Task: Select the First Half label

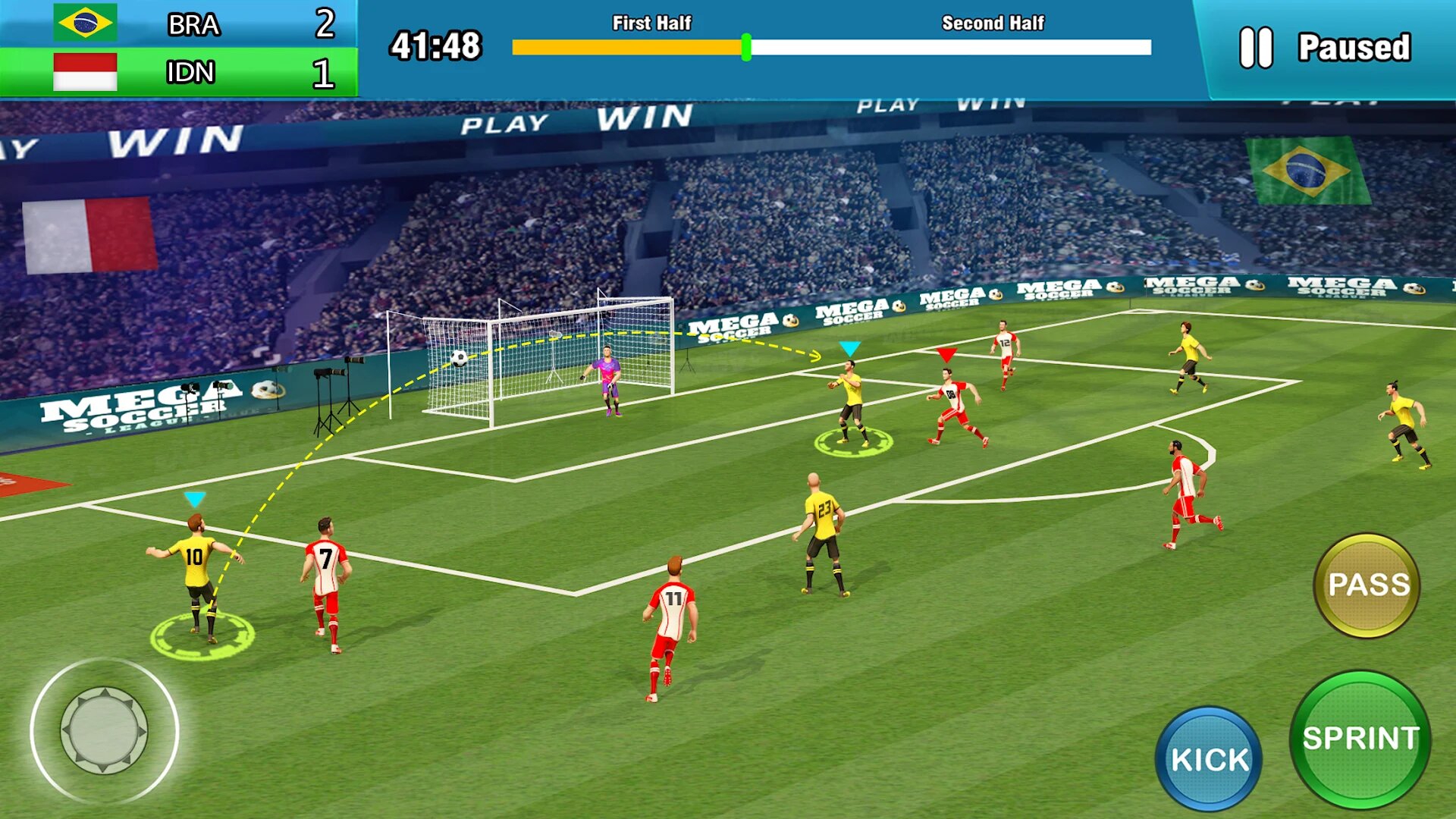Action: tap(651, 24)
